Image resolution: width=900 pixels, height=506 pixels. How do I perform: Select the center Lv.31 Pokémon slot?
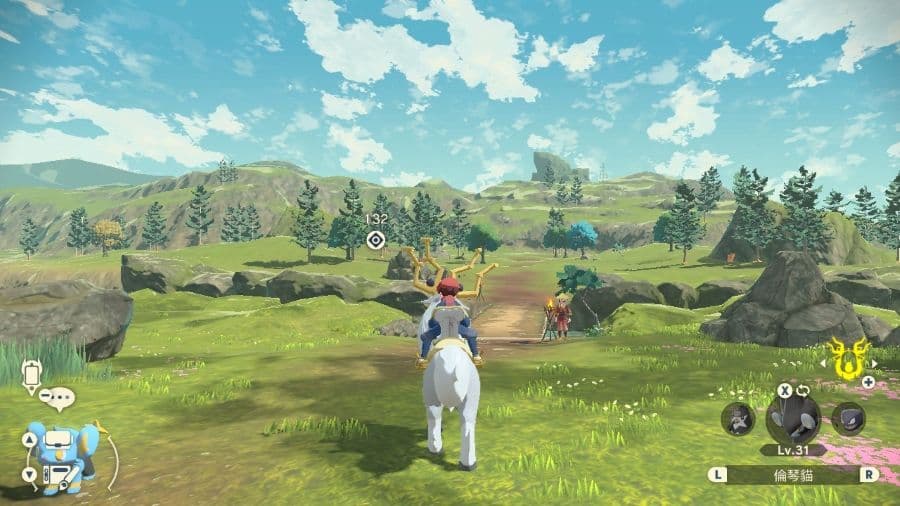click(793, 417)
